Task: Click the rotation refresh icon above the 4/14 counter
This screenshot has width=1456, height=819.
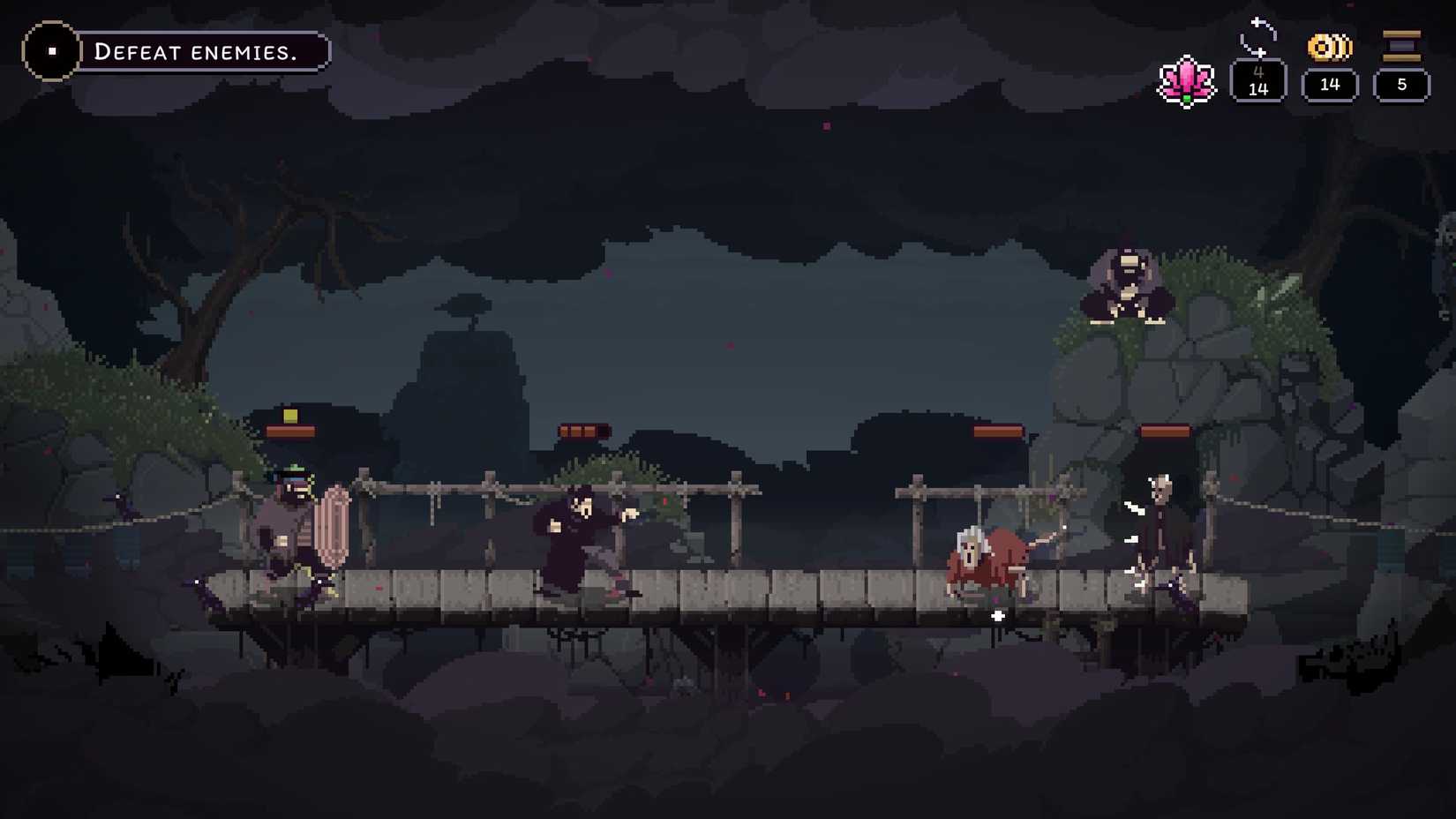Action: 1259,37
